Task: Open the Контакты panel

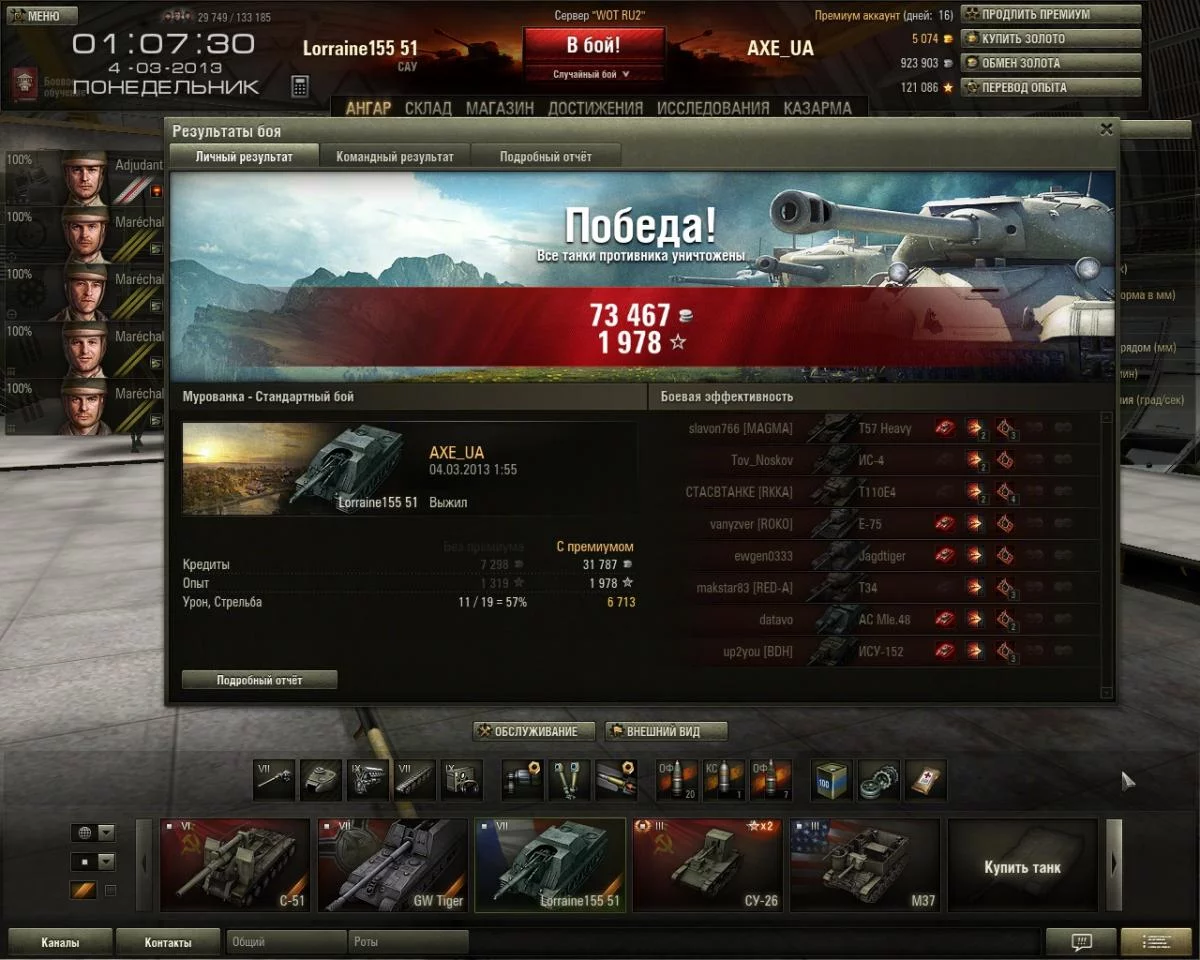Action: (x=167, y=942)
